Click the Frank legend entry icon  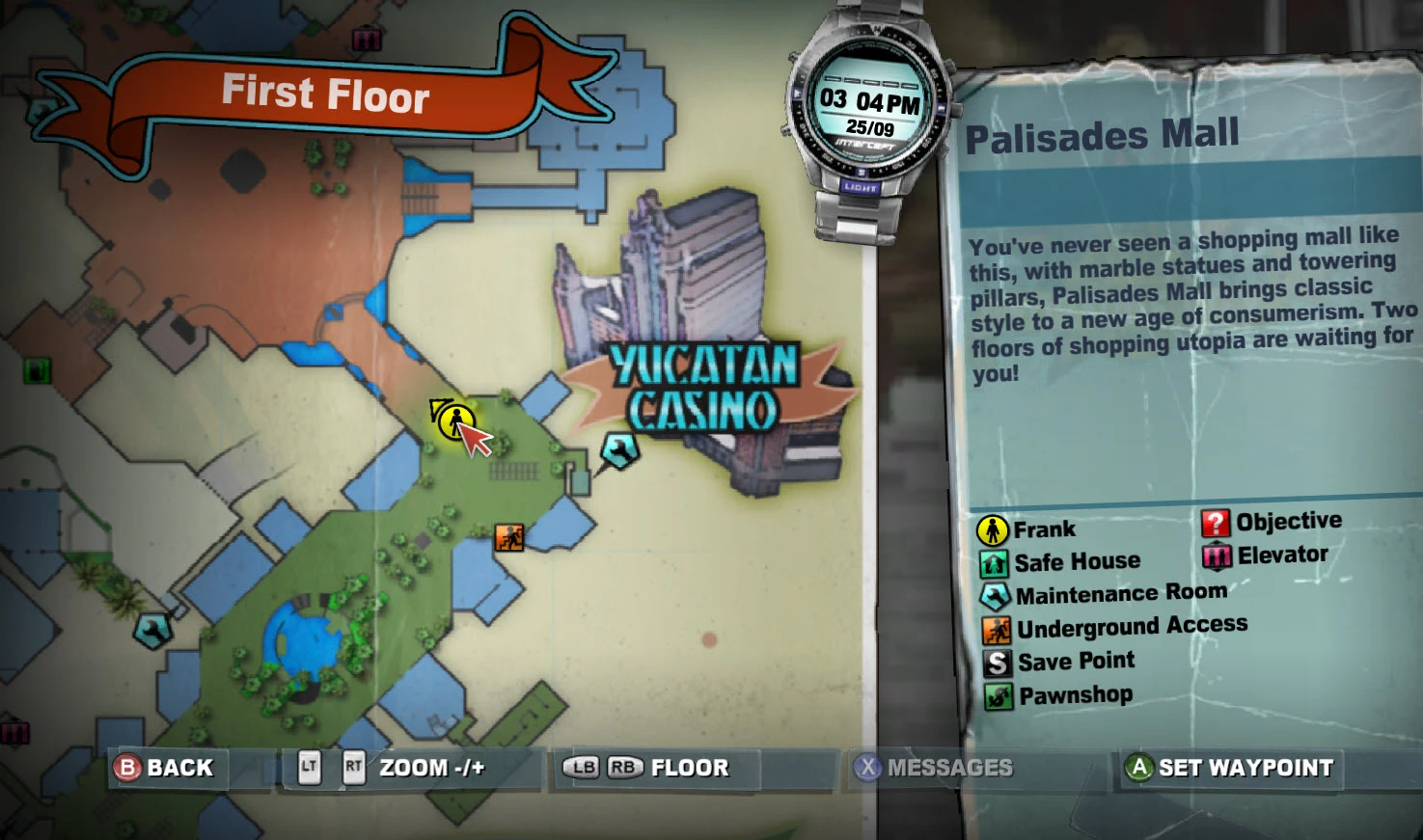click(x=995, y=528)
